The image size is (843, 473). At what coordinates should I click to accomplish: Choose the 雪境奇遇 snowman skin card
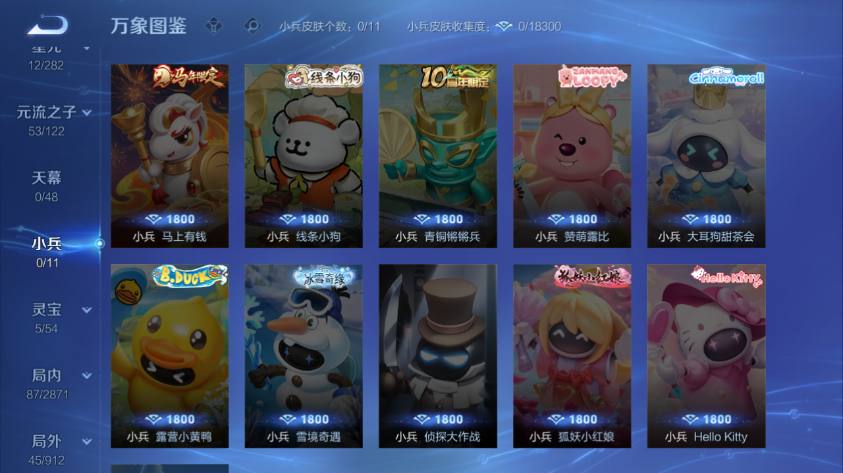304,355
